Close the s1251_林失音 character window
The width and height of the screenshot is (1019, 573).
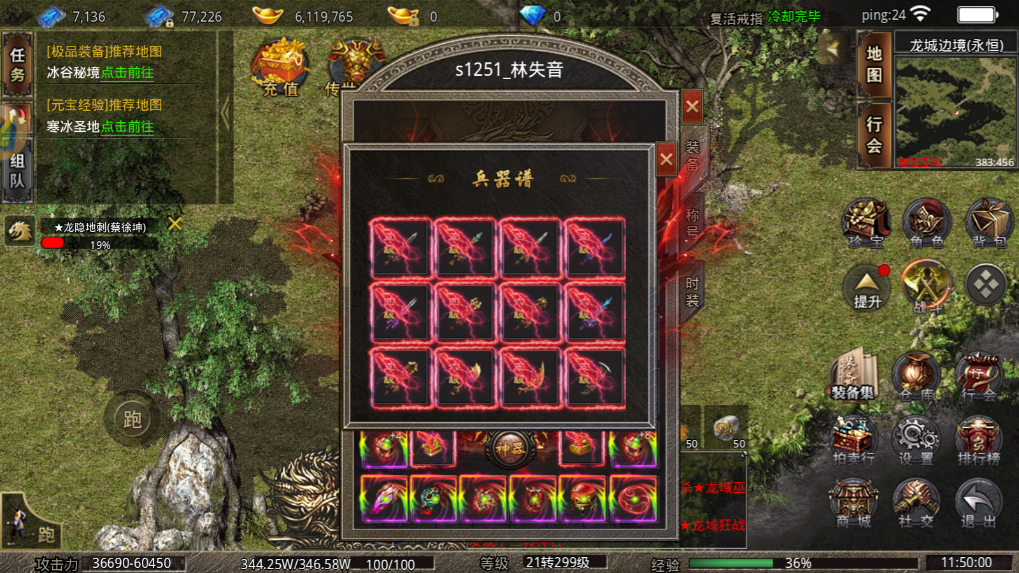coord(692,105)
